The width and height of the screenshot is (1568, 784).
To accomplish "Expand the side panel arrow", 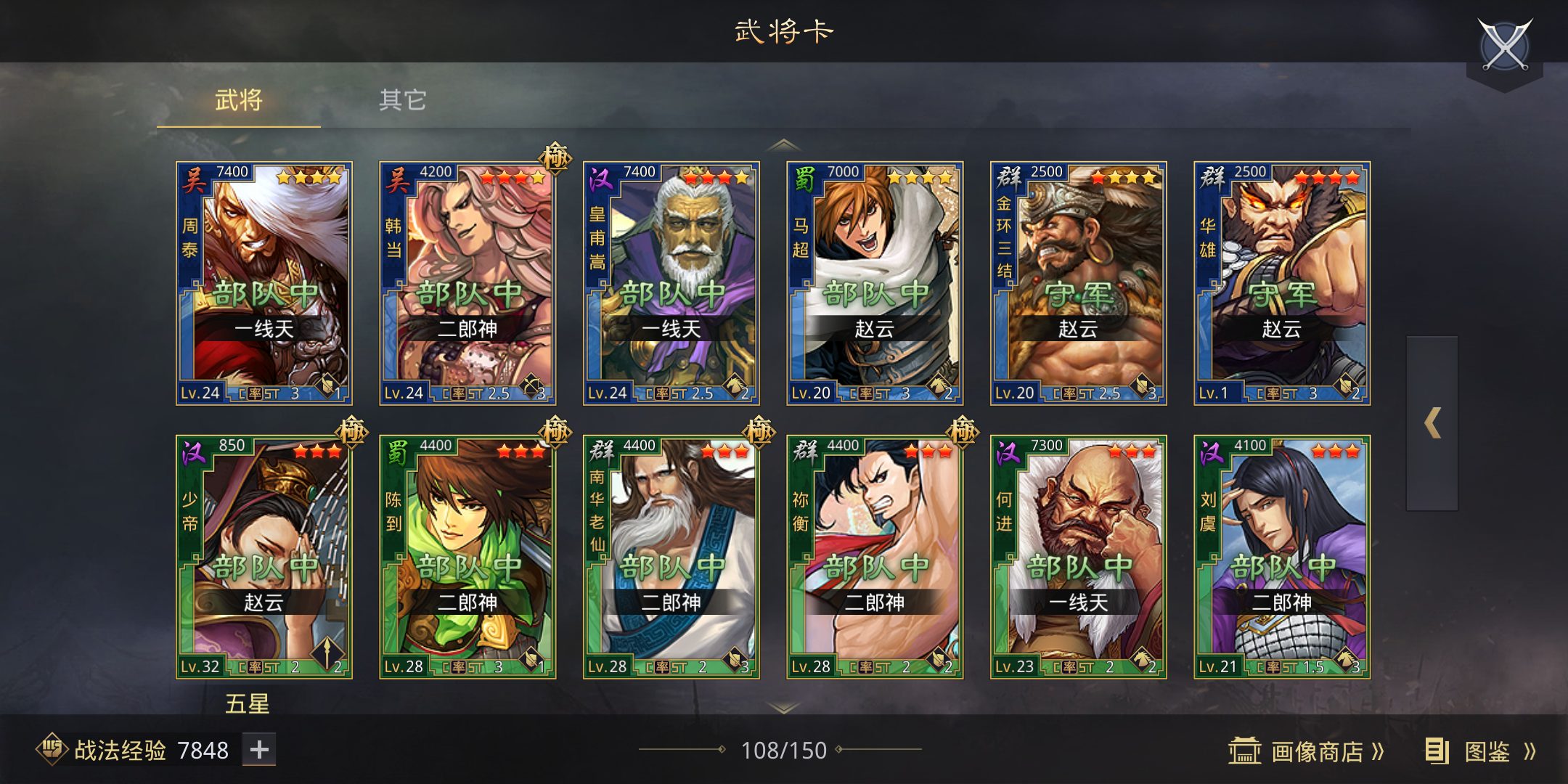I will click(x=1432, y=423).
